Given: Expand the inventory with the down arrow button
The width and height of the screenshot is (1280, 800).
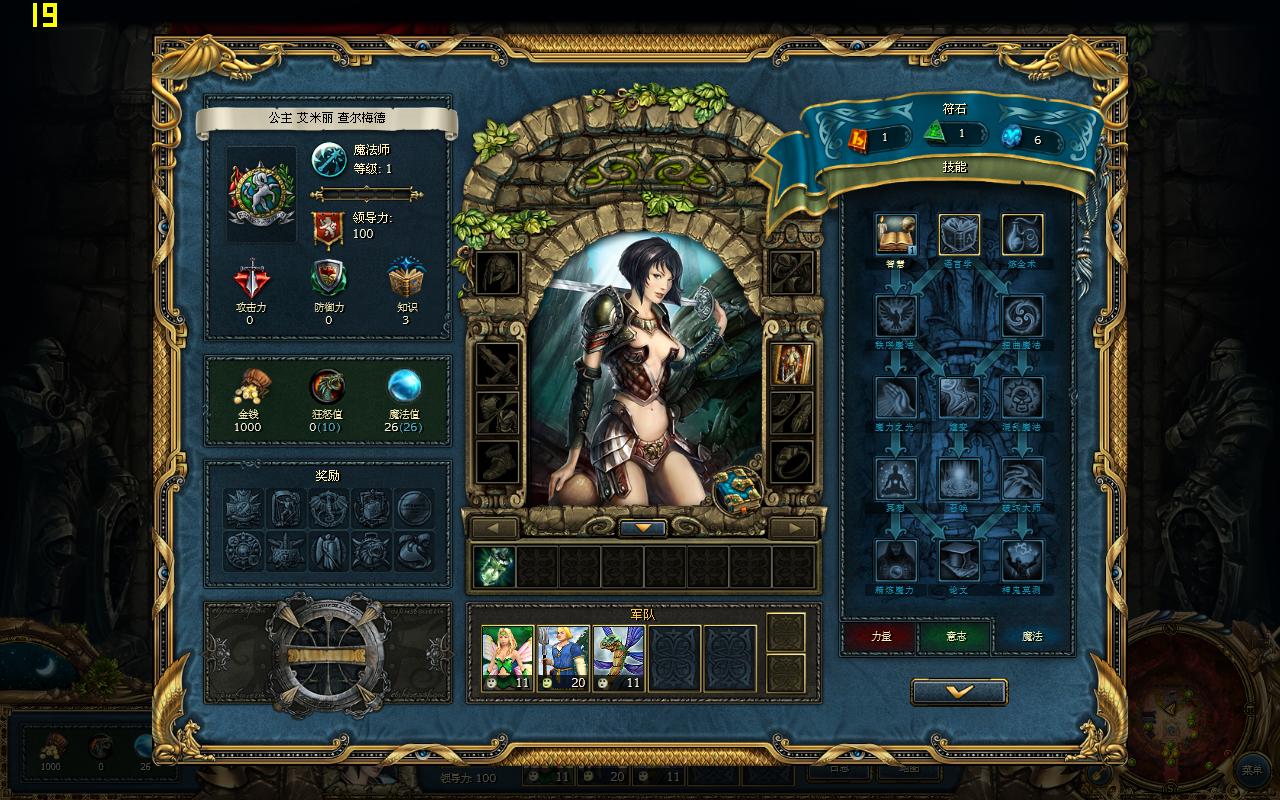Looking at the screenshot, I should tap(643, 528).
